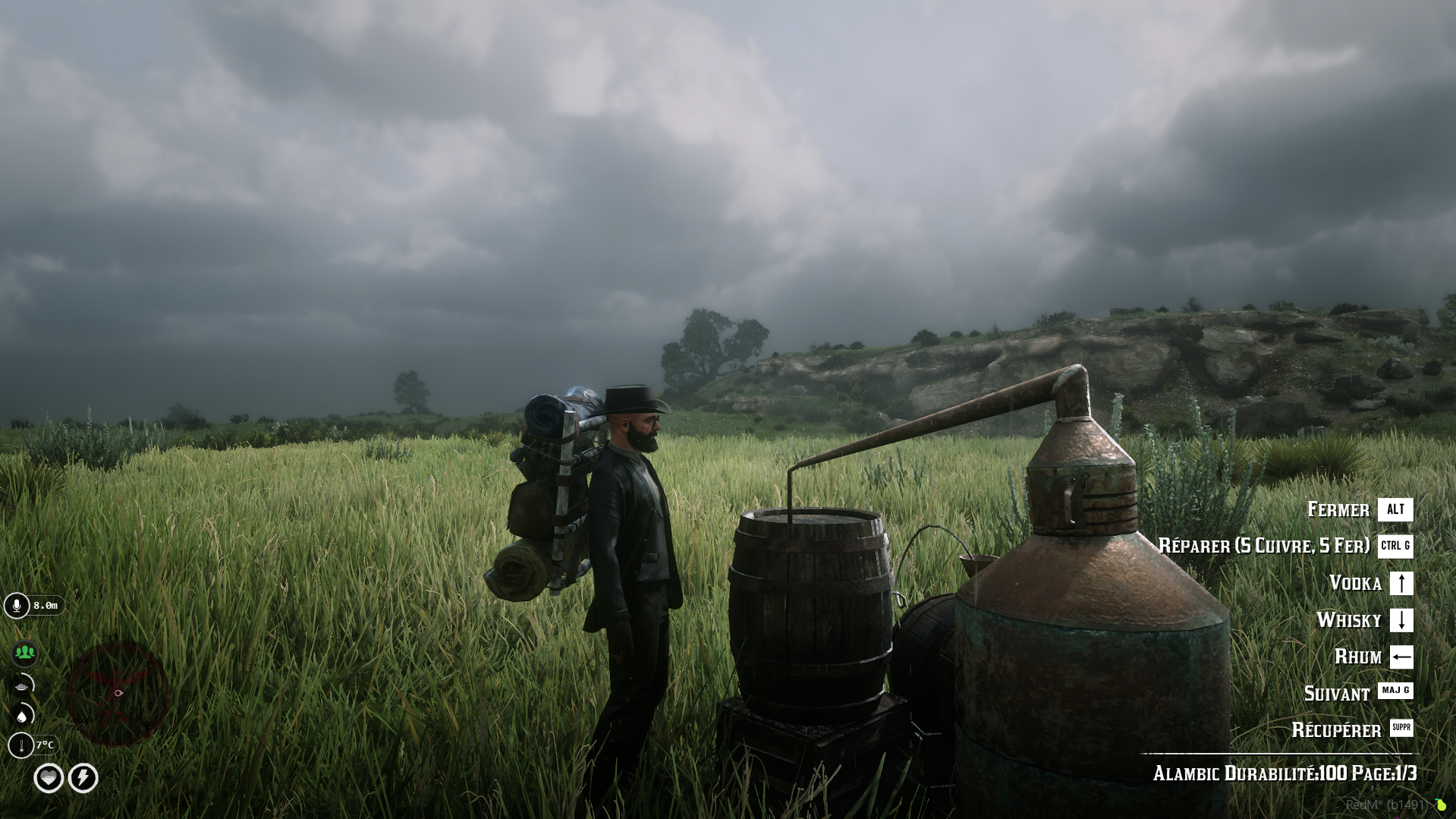Screen dimensions: 1456x819
Task: Click the microphone voice range icon
Action: 17,606
